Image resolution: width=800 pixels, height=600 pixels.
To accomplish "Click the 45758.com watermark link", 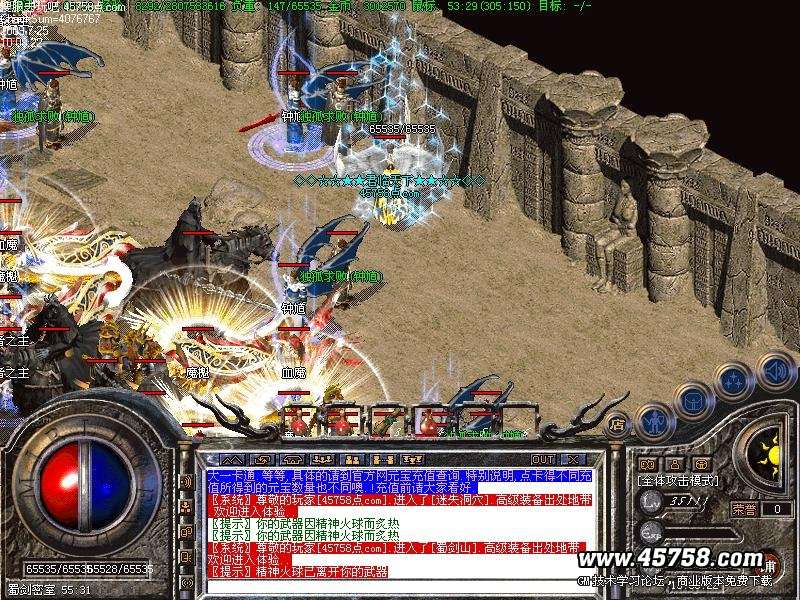I will pyautogui.click(x=682, y=558).
